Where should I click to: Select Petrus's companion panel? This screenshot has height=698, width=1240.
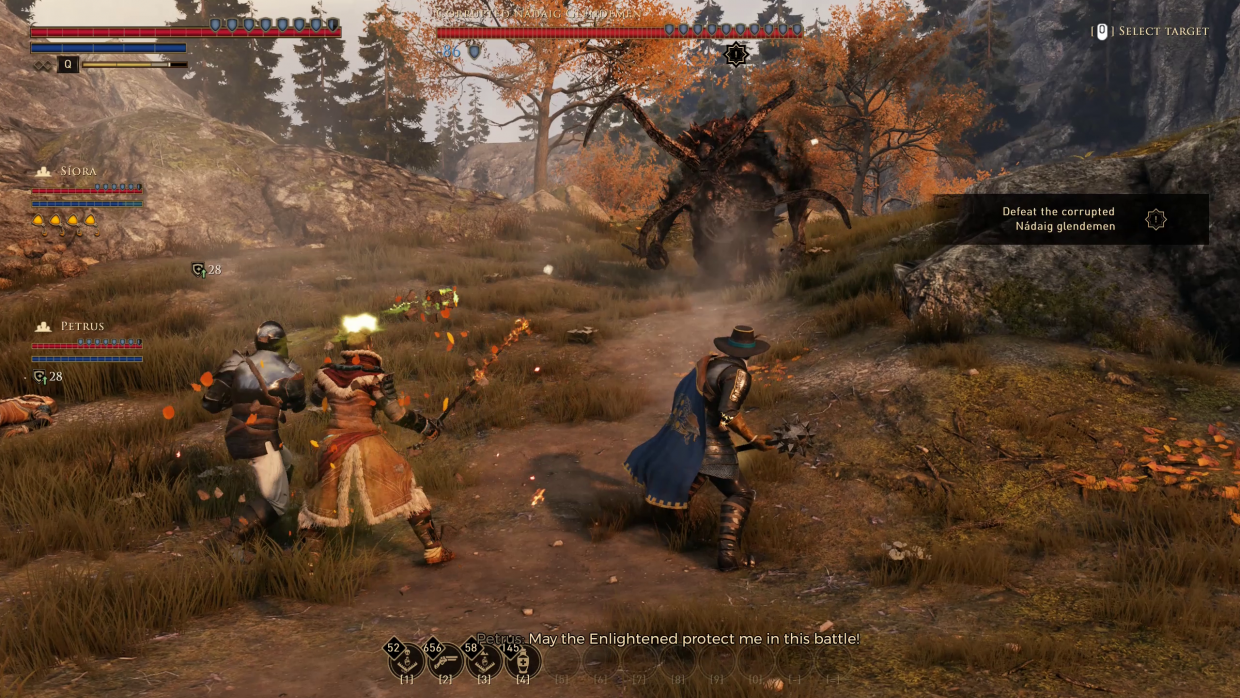(x=87, y=343)
